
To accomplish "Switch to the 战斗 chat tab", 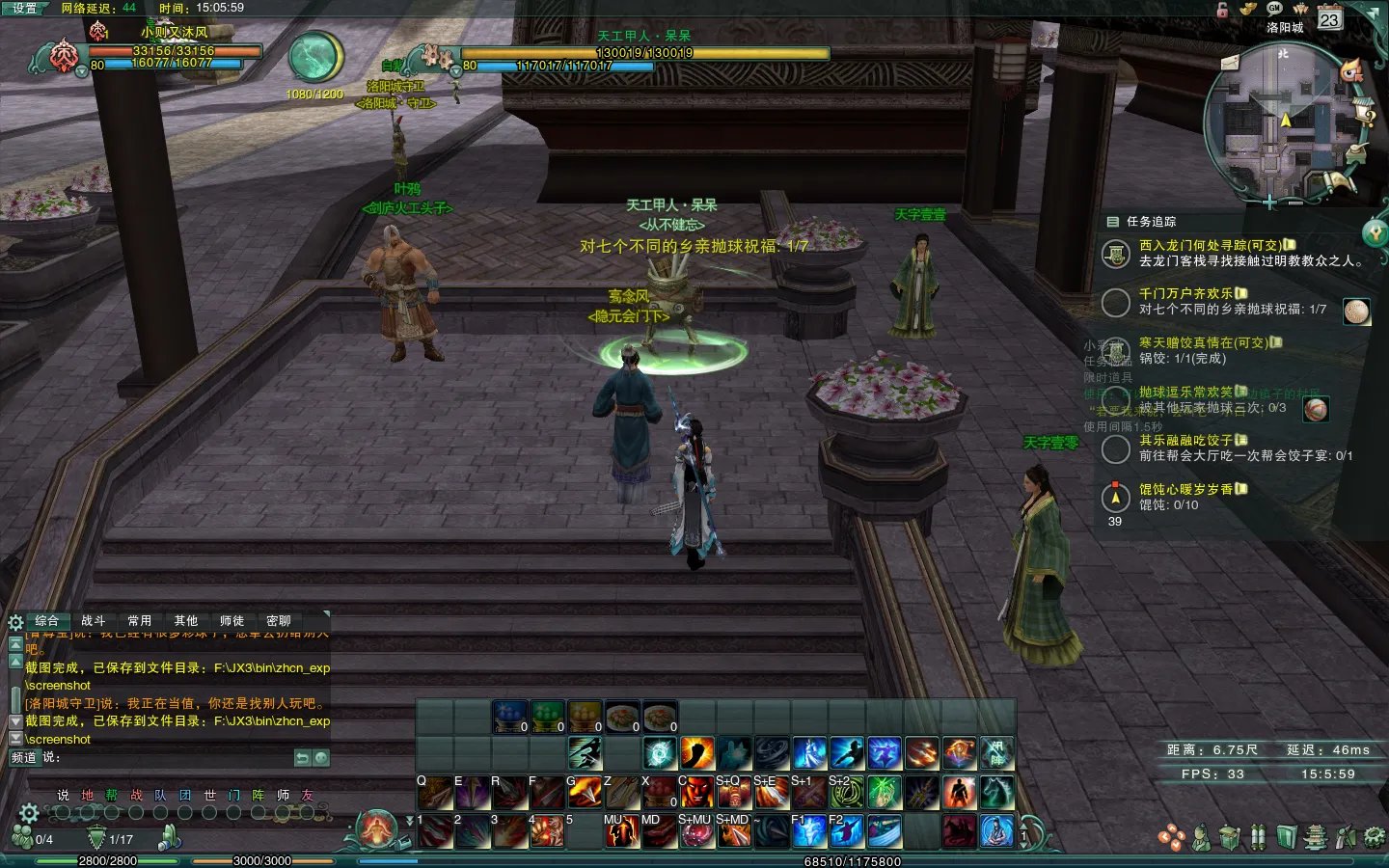I will click(94, 621).
